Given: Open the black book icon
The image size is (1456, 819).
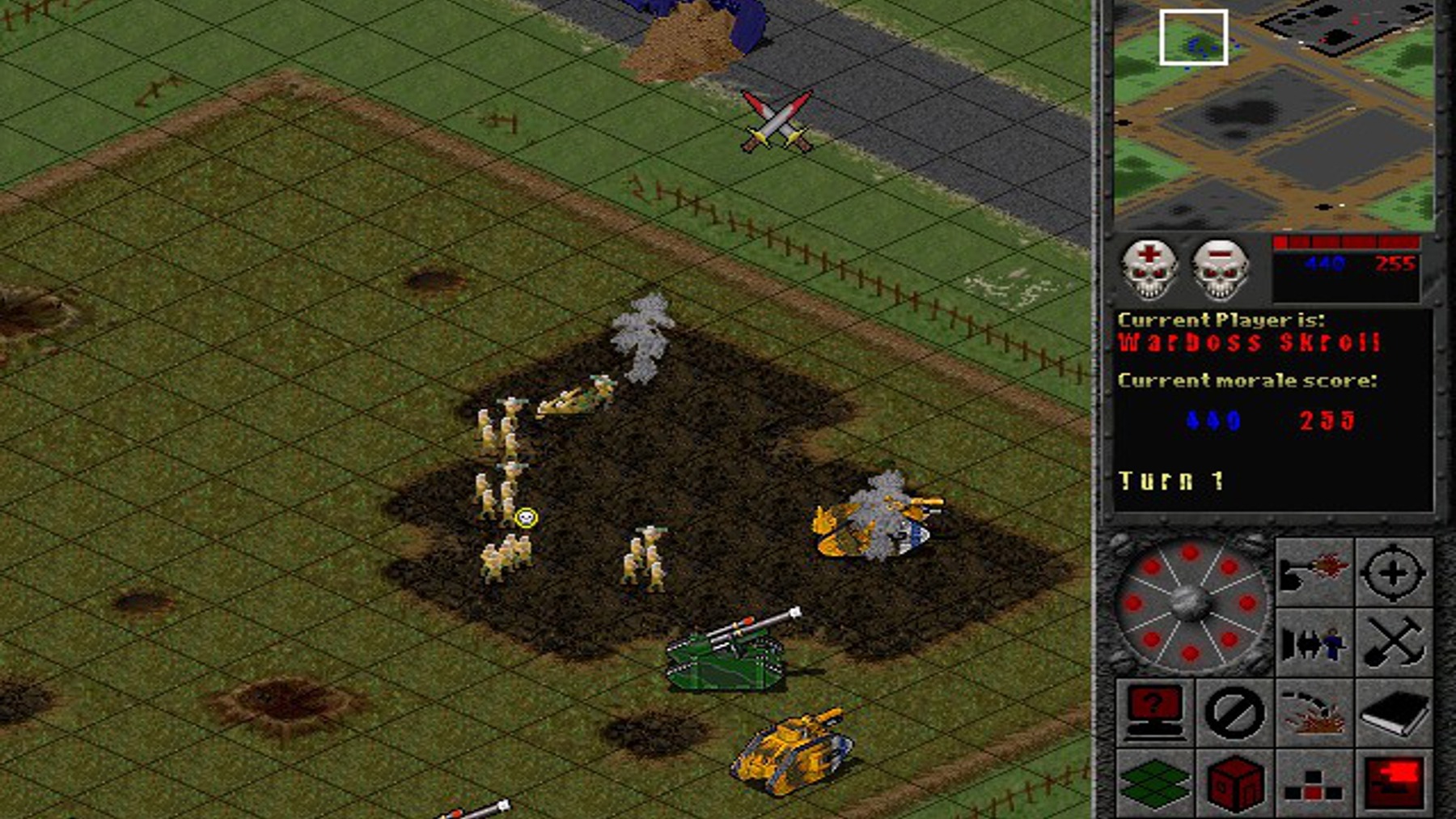Looking at the screenshot, I should [1393, 712].
